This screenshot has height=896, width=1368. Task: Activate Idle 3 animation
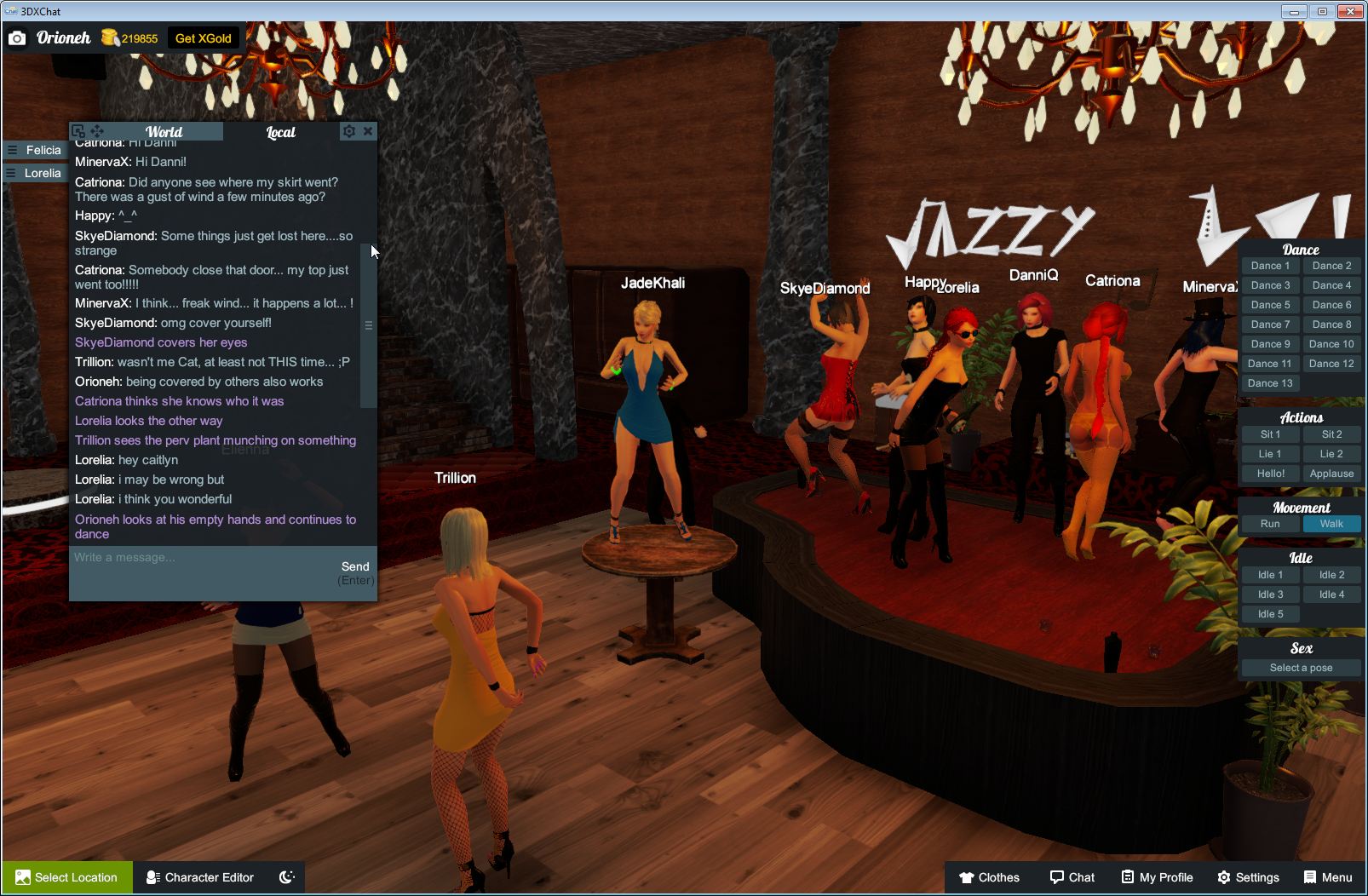[x=1270, y=594]
